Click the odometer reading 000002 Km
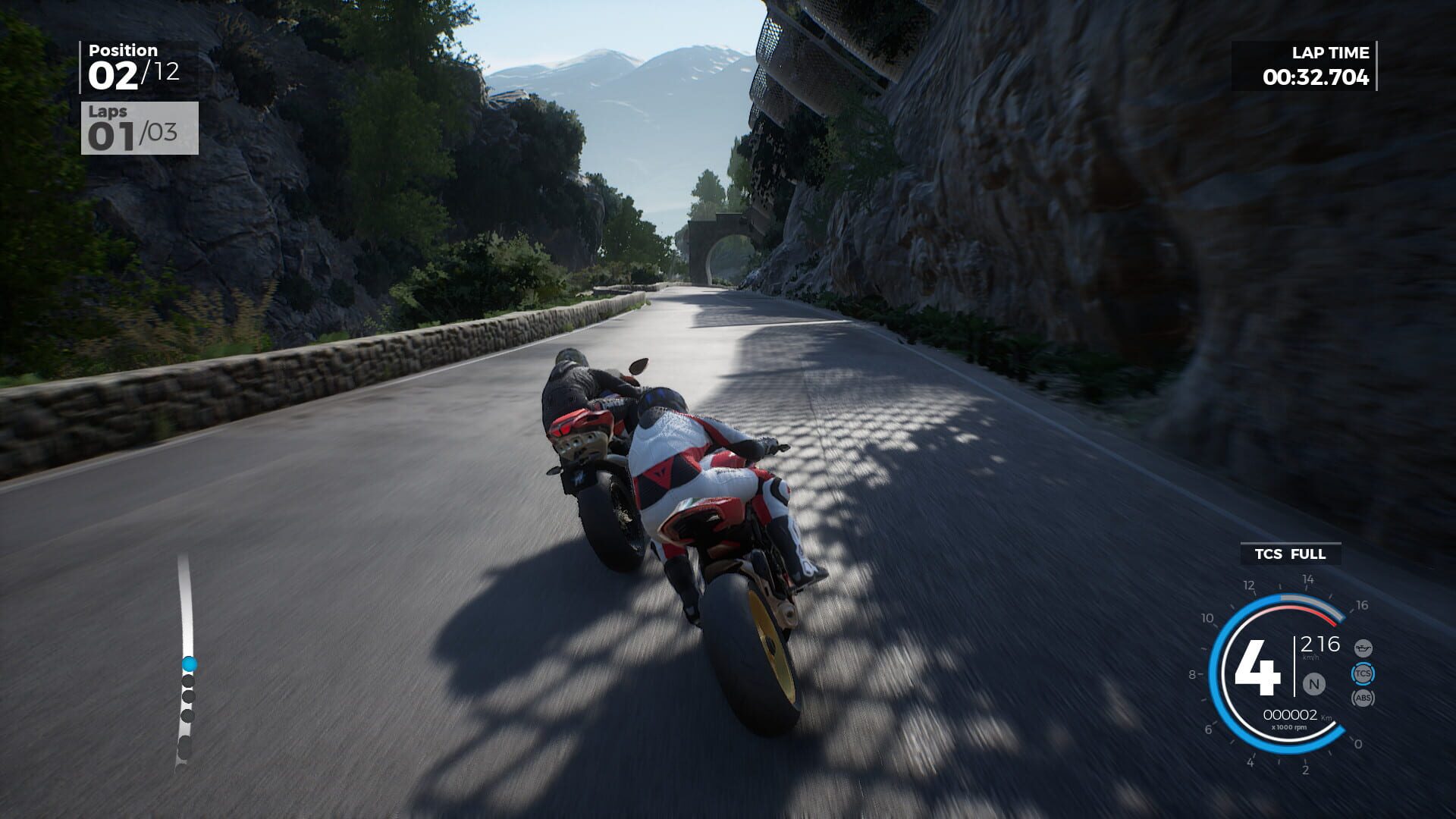This screenshot has width=1456, height=819. point(1291,714)
